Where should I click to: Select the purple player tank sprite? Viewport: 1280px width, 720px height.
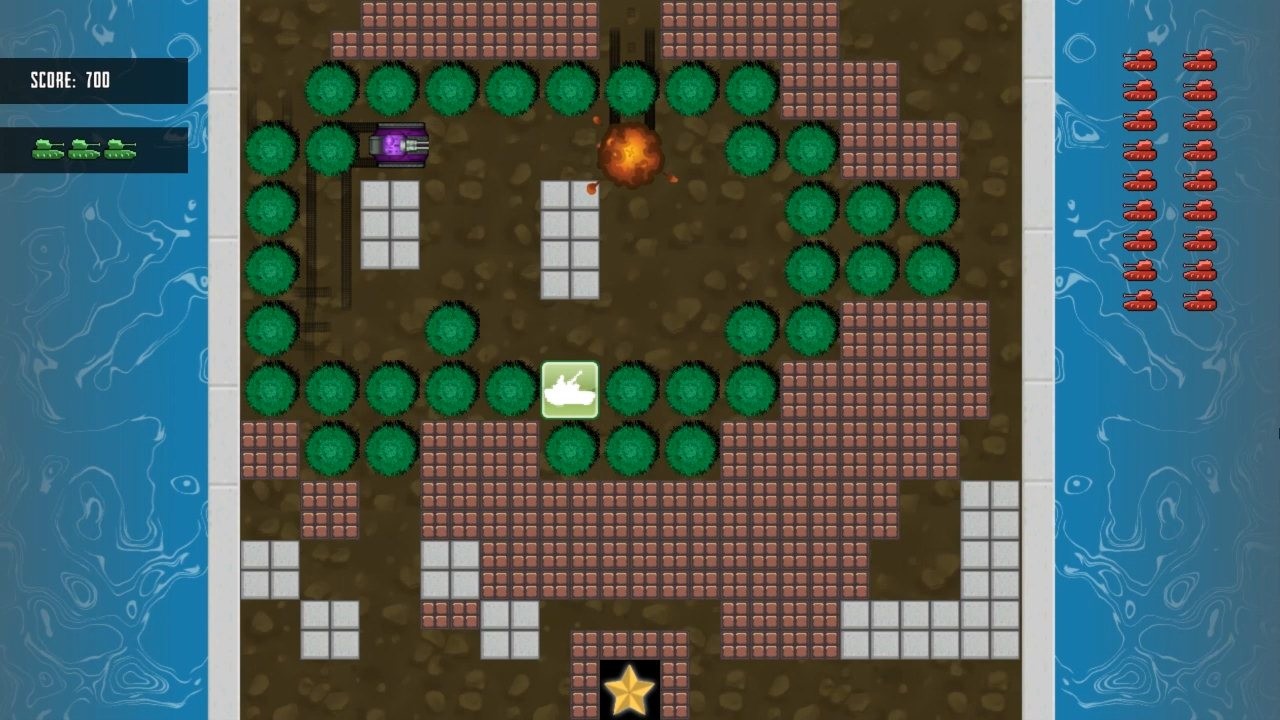pyautogui.click(x=396, y=144)
